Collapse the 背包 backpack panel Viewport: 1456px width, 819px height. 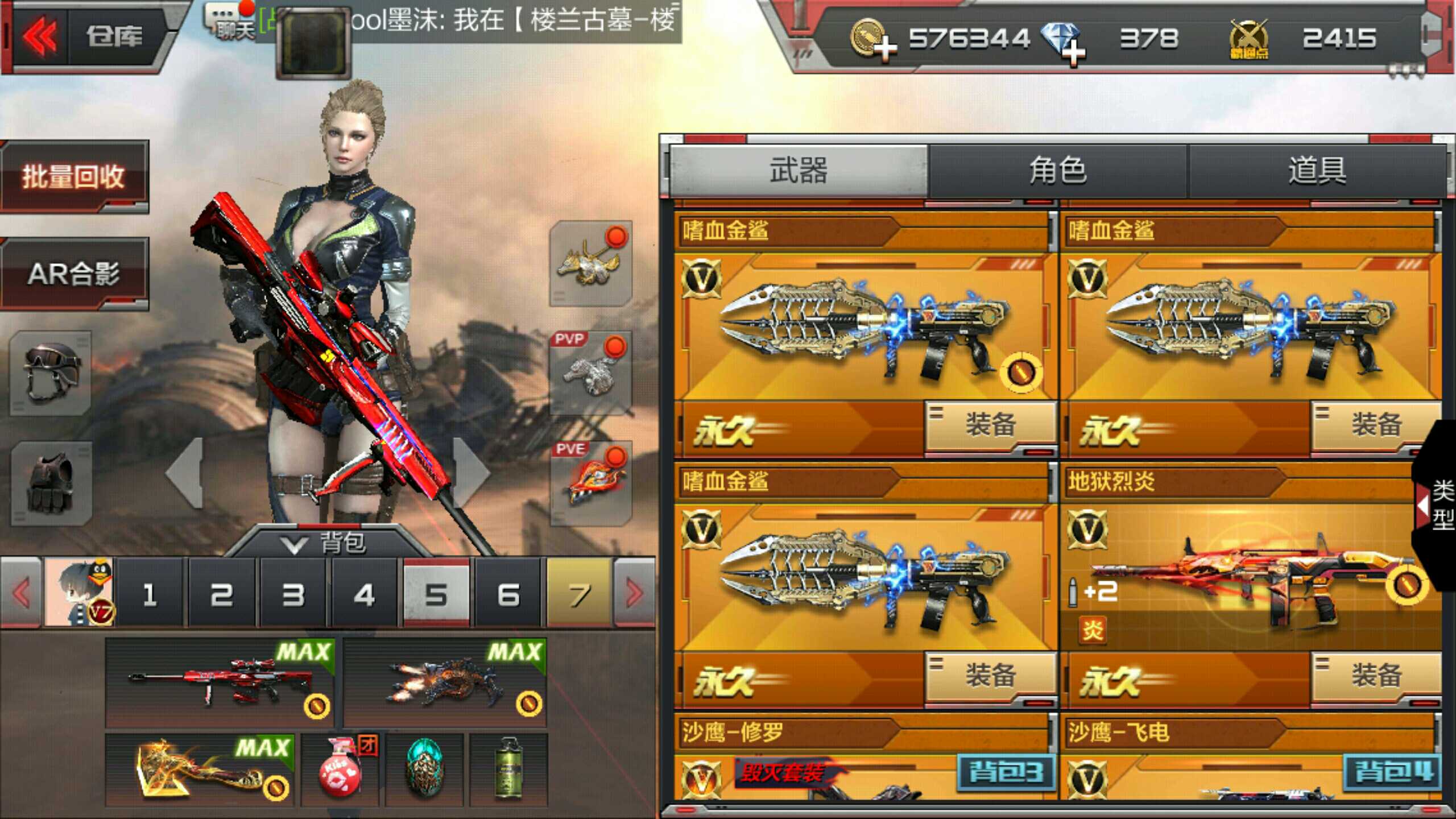click(324, 543)
